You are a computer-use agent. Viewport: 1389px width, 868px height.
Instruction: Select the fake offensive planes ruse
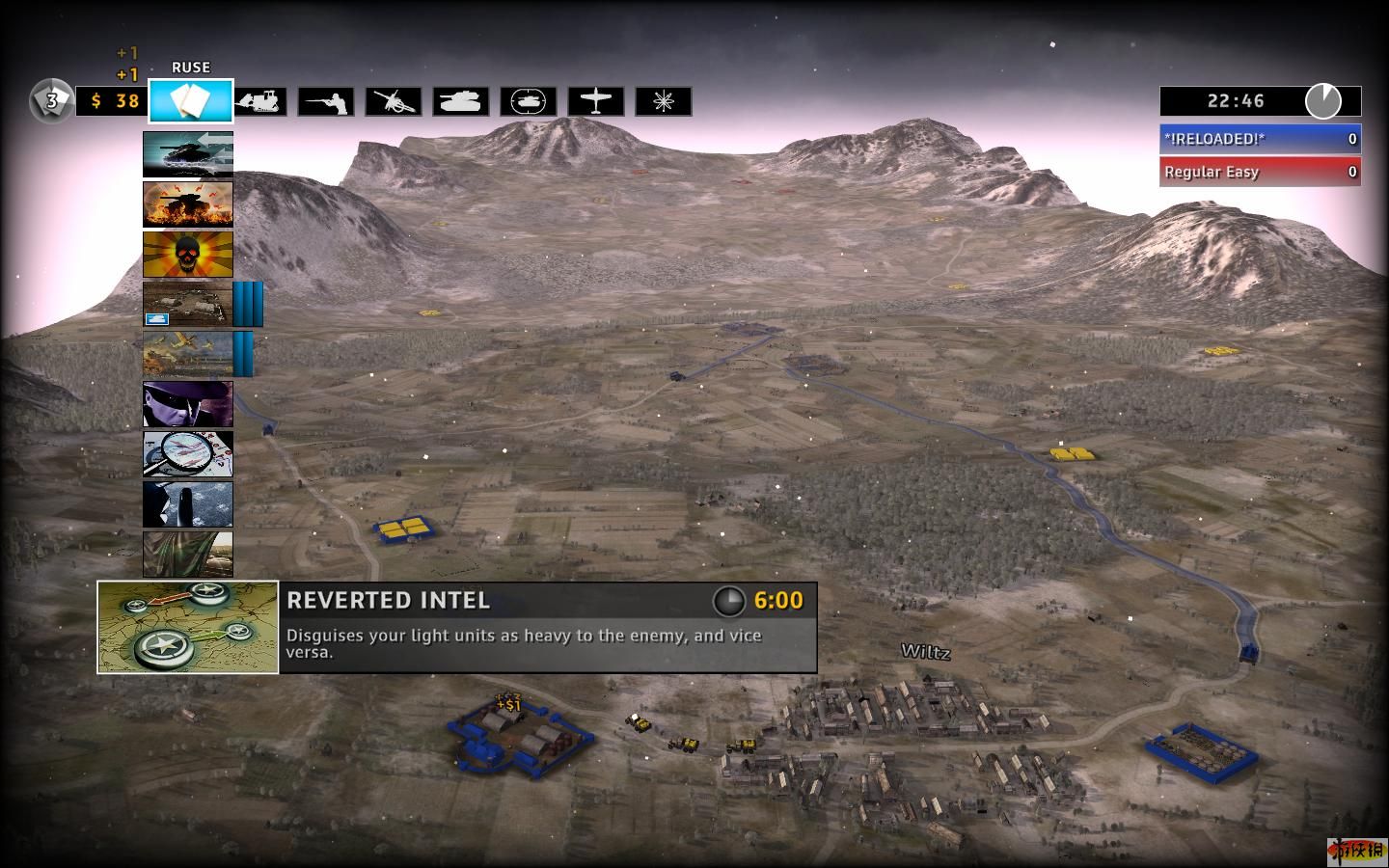[x=188, y=354]
